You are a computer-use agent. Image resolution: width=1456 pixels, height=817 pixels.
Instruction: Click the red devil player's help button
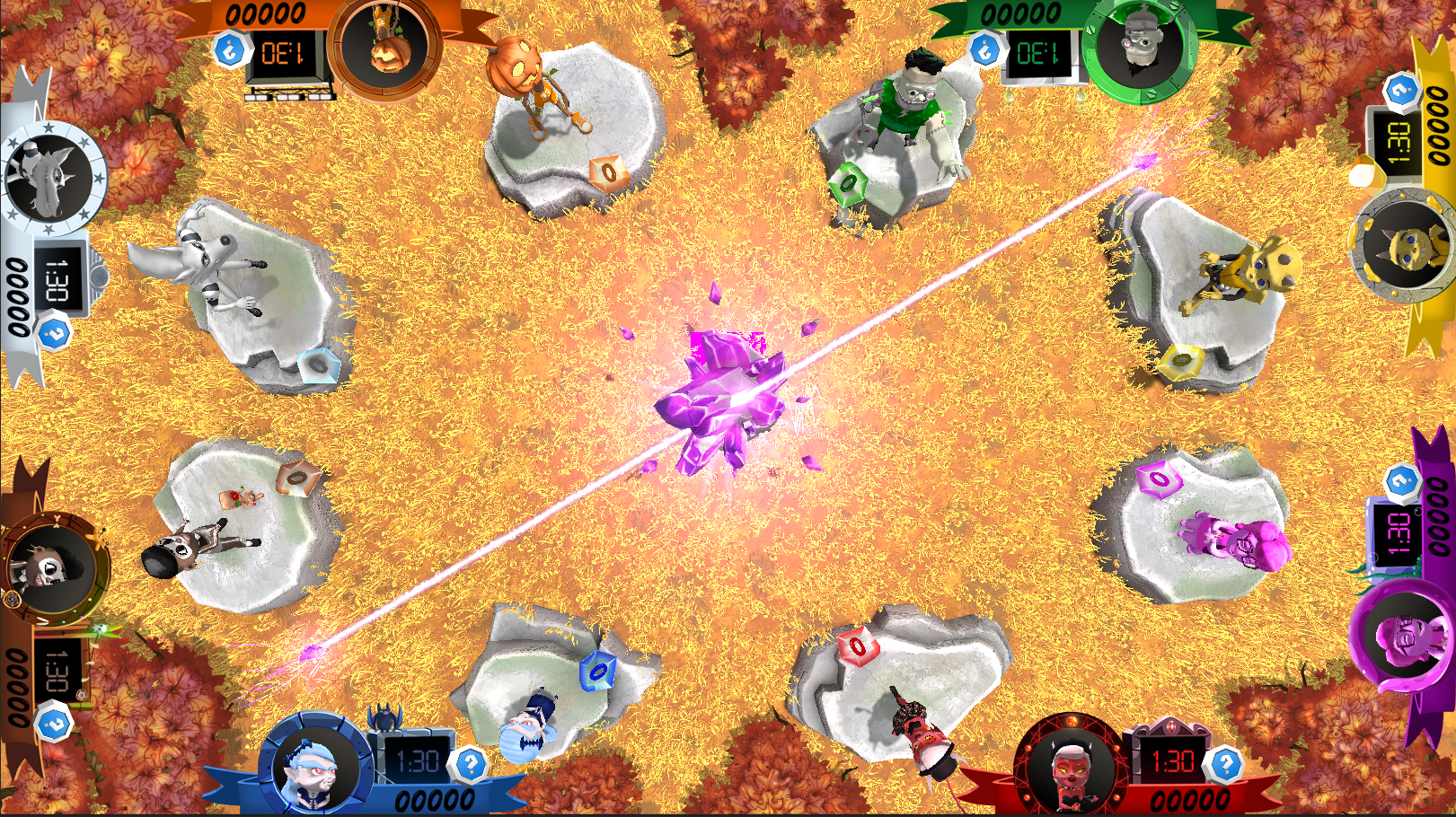(x=1226, y=765)
